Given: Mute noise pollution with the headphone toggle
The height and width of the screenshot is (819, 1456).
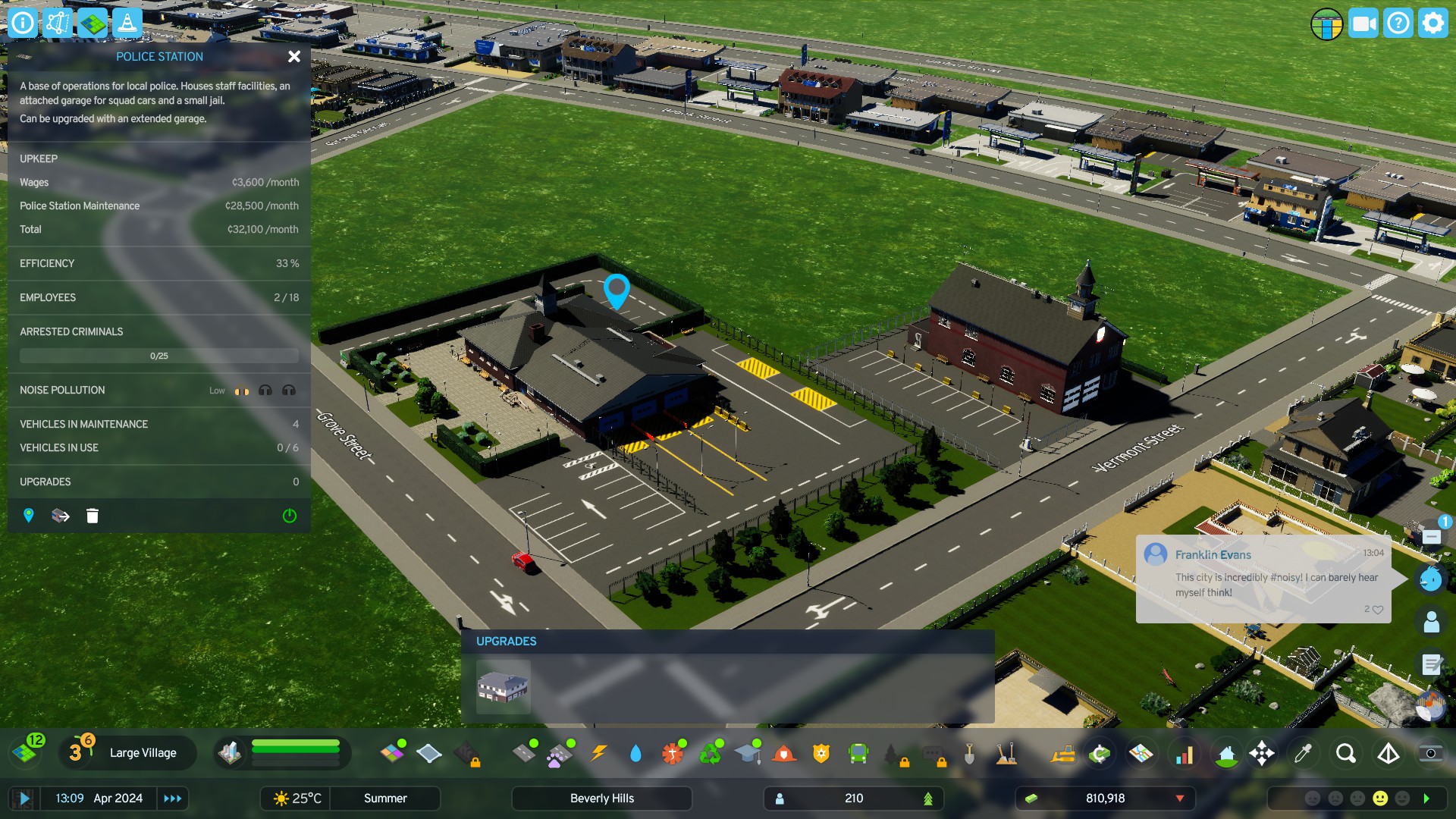Looking at the screenshot, I should tap(265, 391).
